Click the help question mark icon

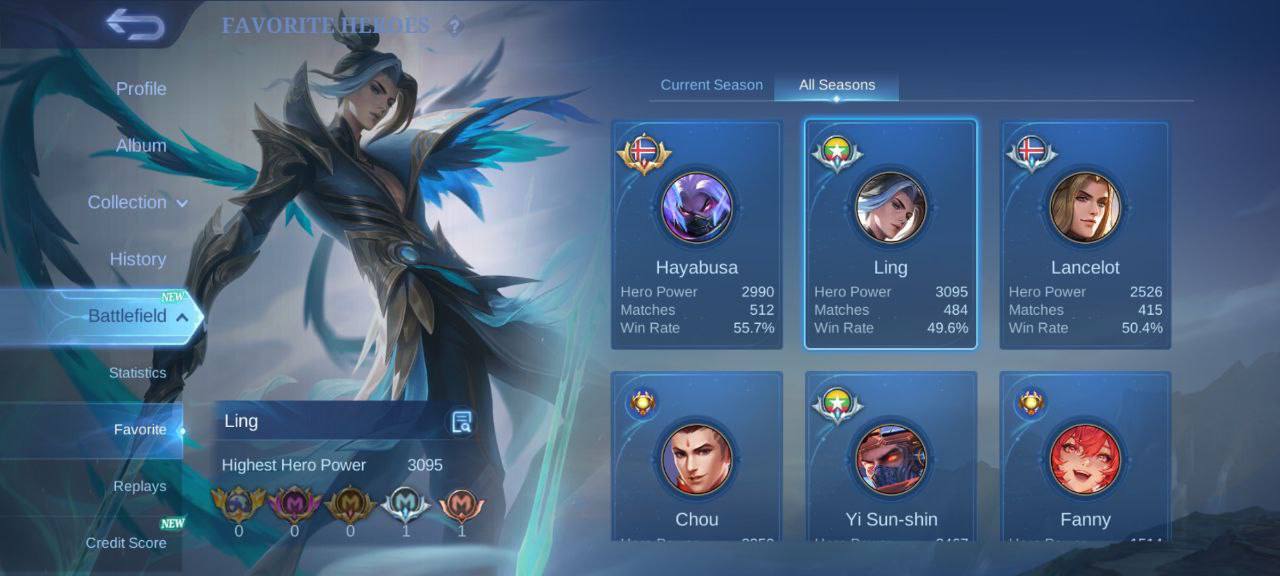pos(455,27)
